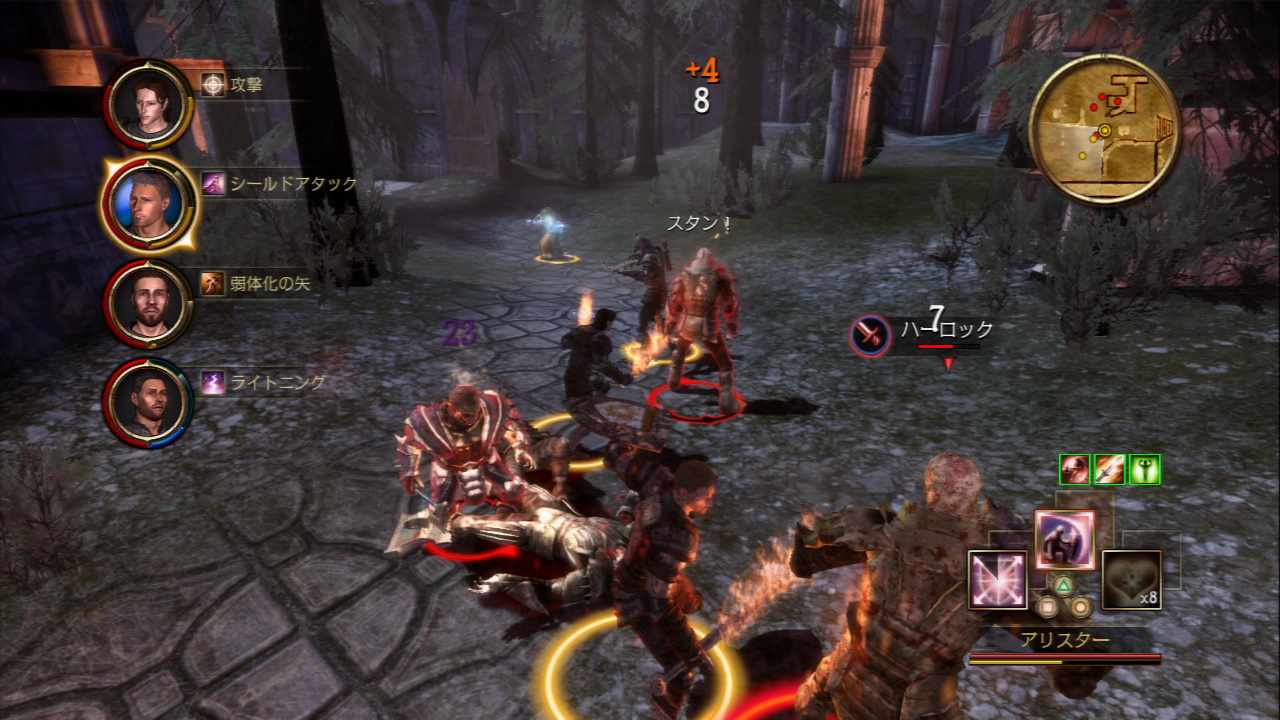Click the 弱体化の矢 arrow skill icon
Viewport: 1280px width, 720px height.
click(x=213, y=283)
